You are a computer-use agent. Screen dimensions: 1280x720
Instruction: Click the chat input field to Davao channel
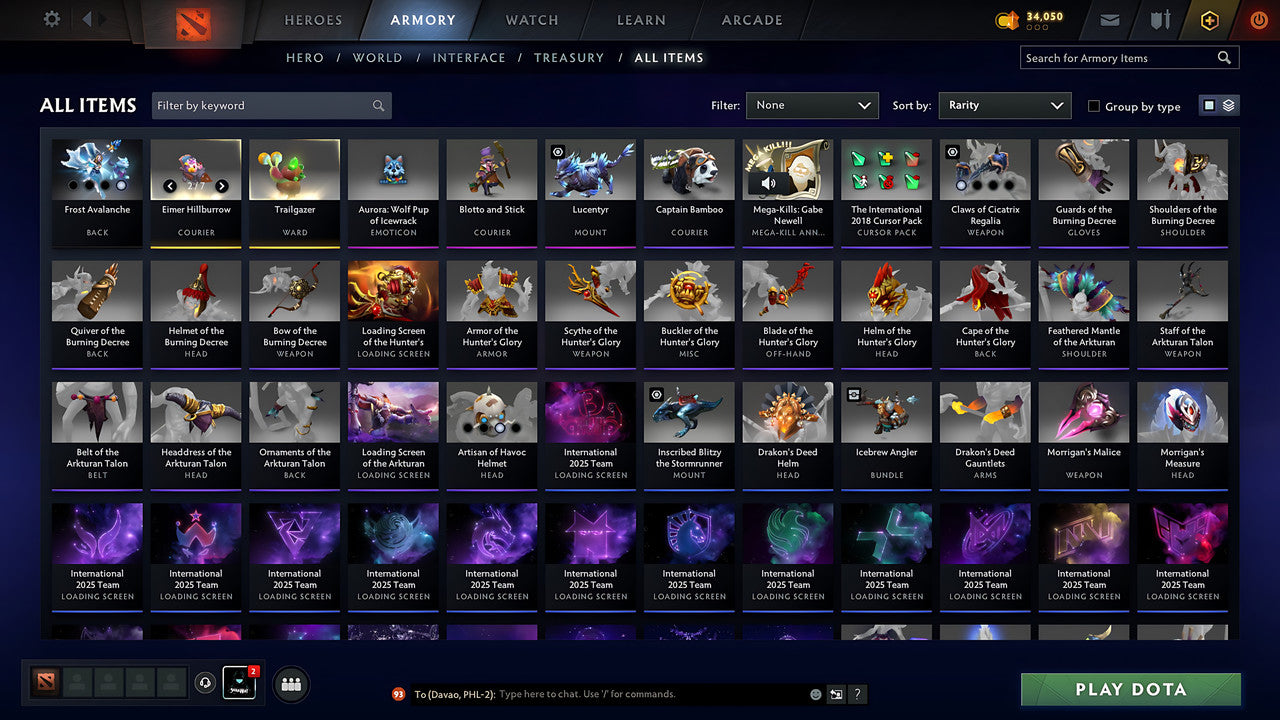(x=600, y=694)
